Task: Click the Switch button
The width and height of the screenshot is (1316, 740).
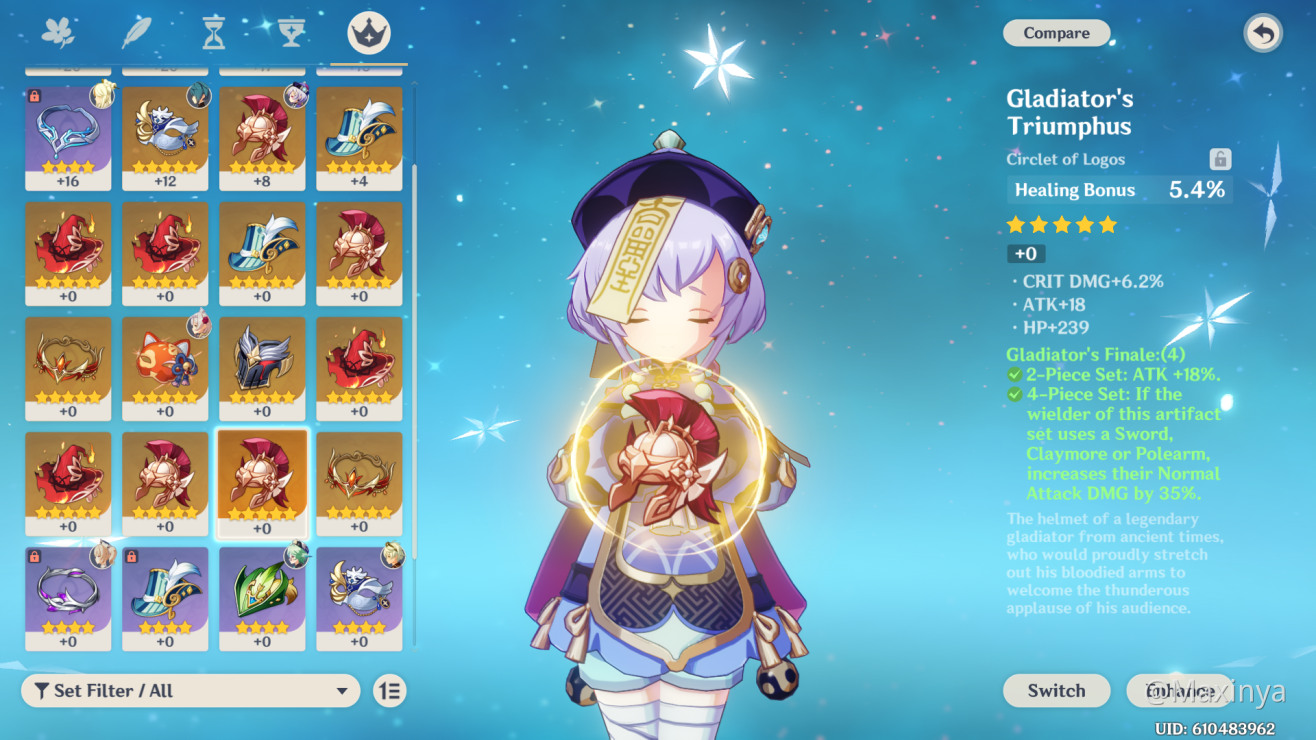Action: (1056, 690)
